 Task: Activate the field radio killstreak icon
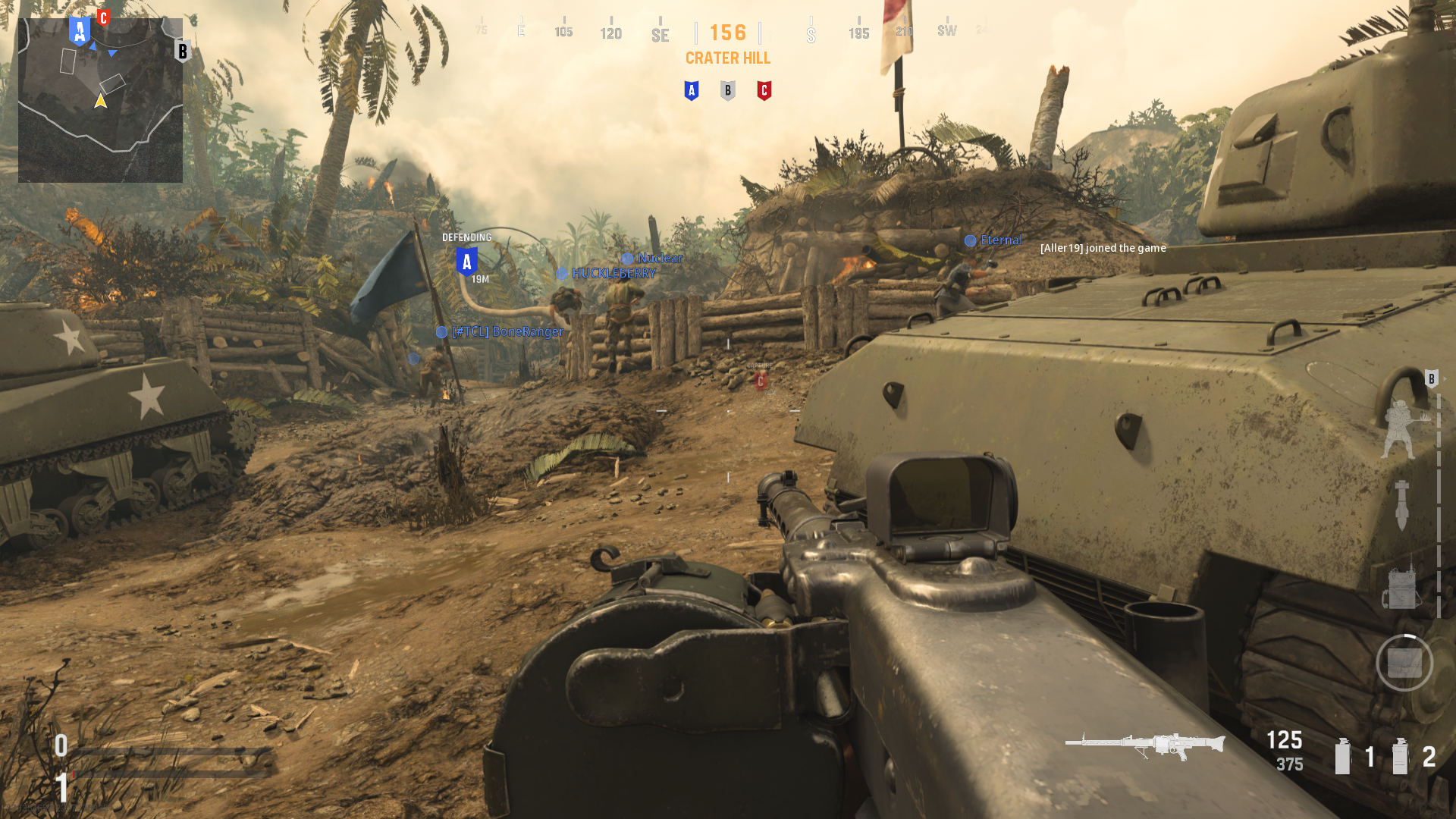[x=1401, y=585]
